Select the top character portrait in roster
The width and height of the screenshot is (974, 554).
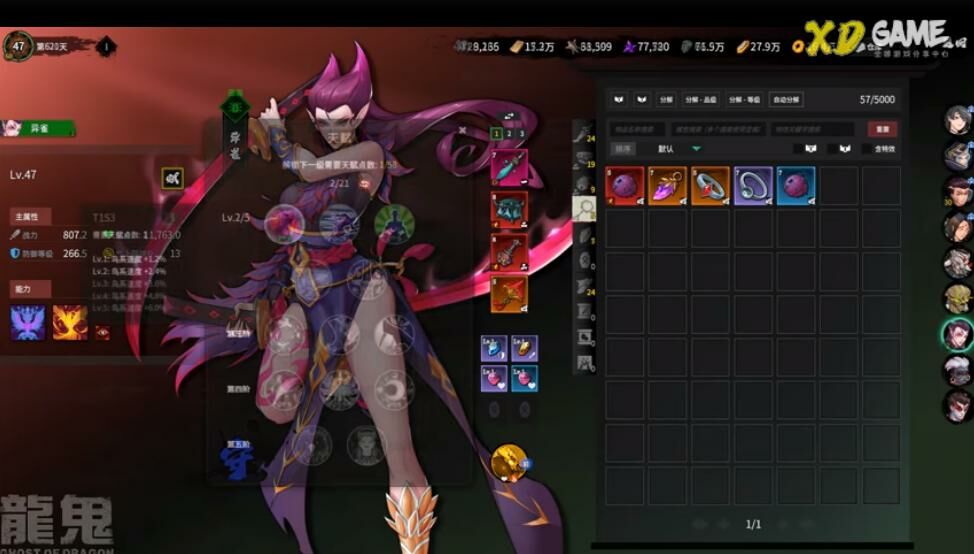point(958,120)
